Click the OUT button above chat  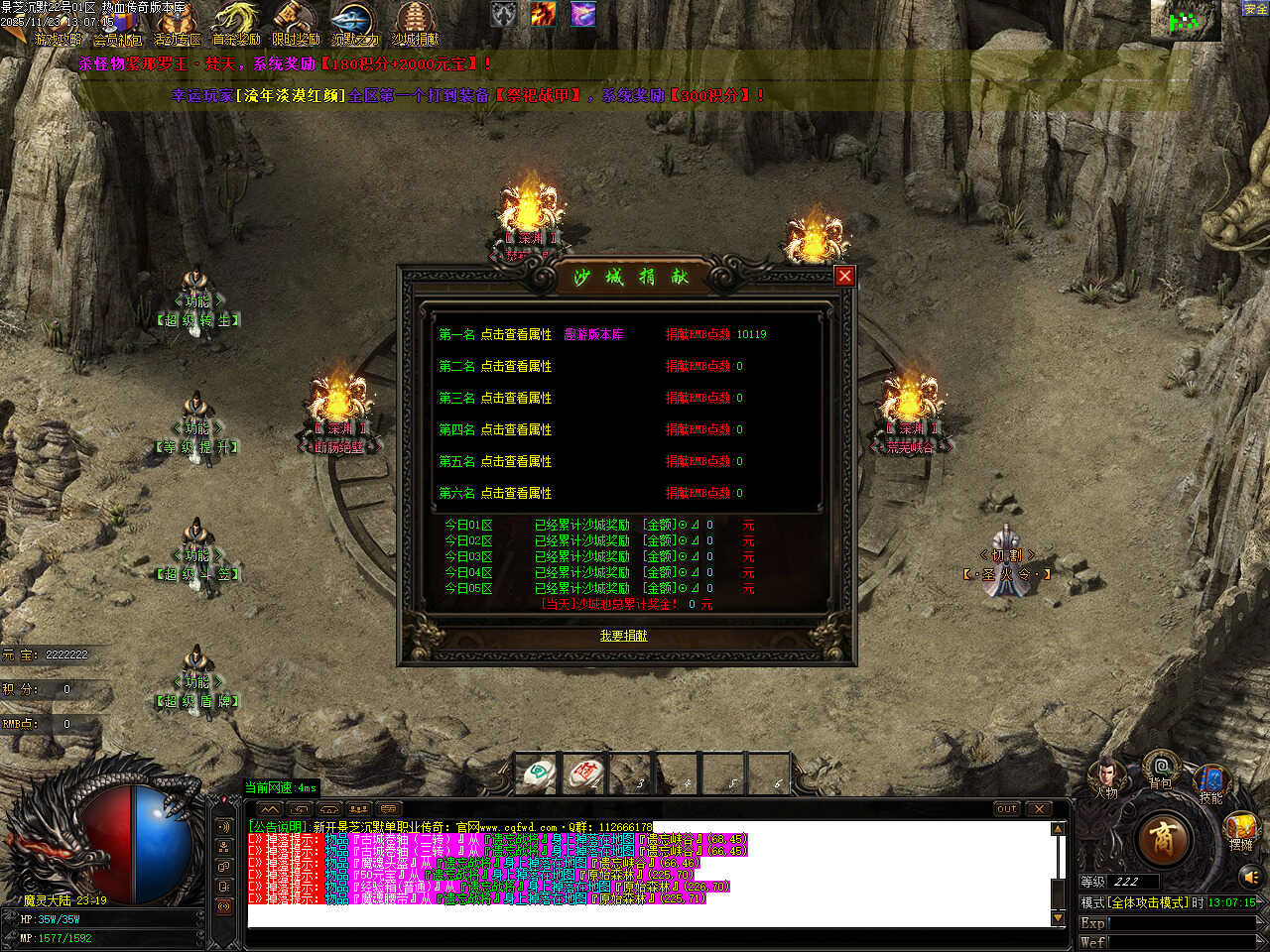1007,809
